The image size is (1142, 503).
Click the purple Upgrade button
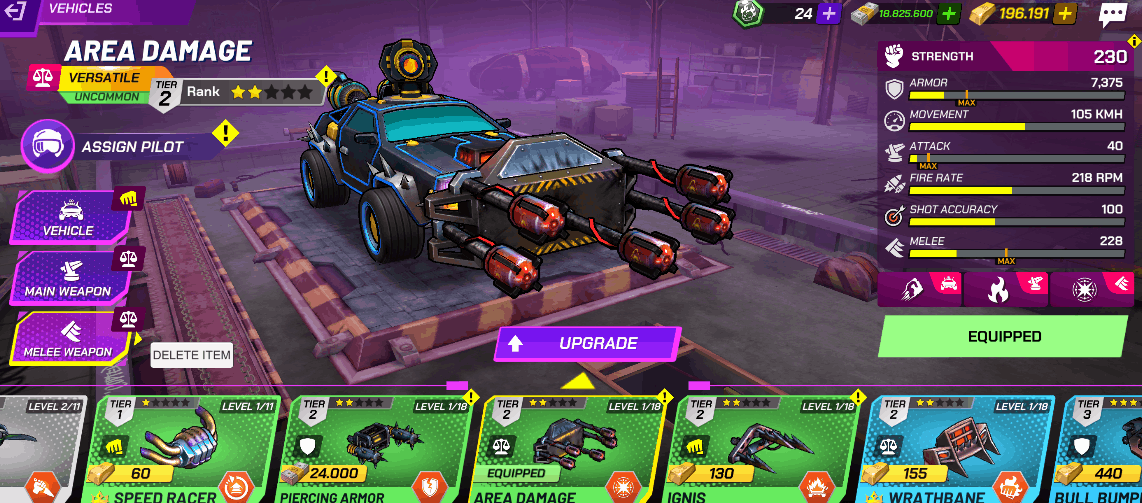click(x=587, y=344)
